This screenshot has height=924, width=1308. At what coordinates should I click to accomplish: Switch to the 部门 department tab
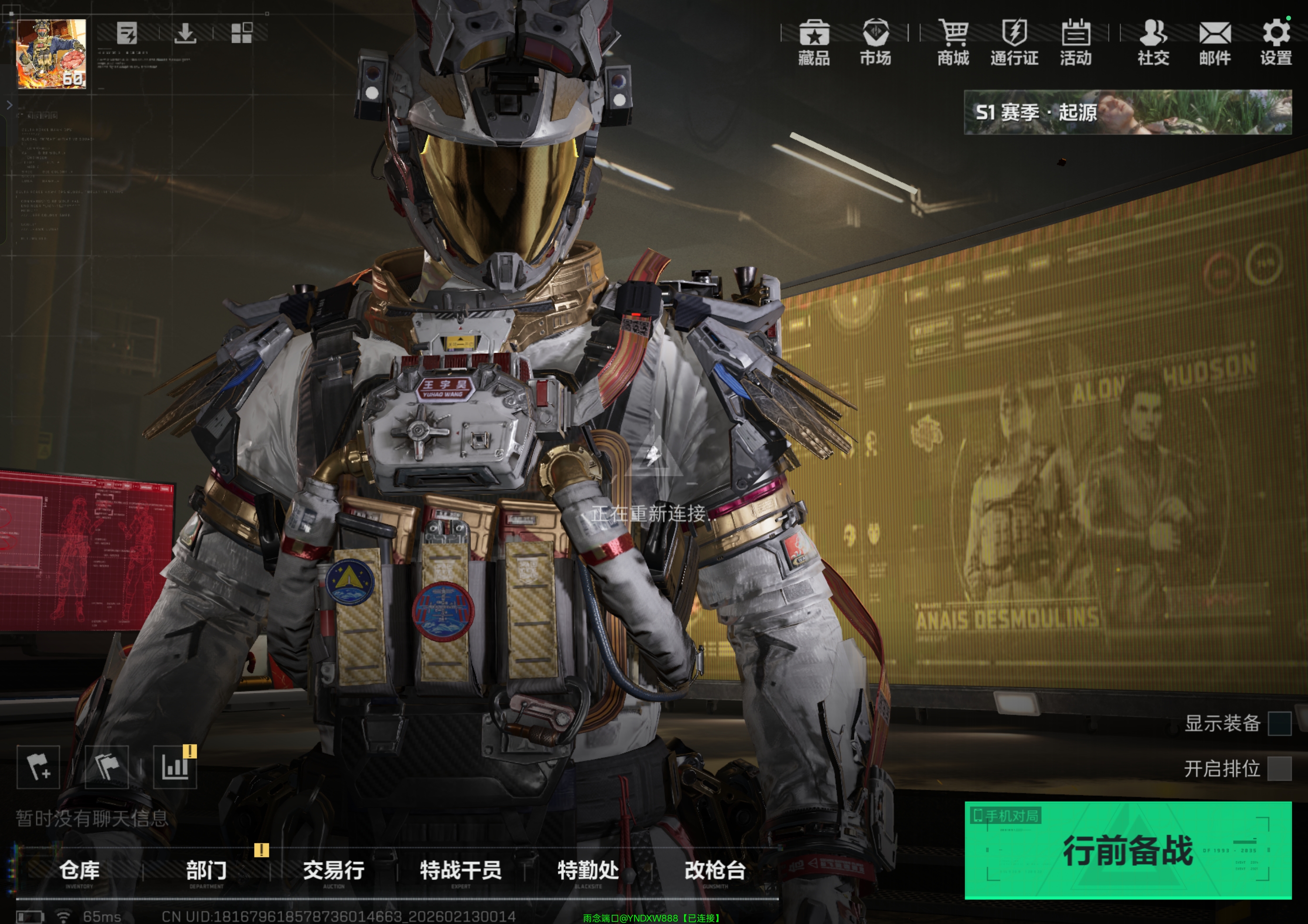point(206,871)
